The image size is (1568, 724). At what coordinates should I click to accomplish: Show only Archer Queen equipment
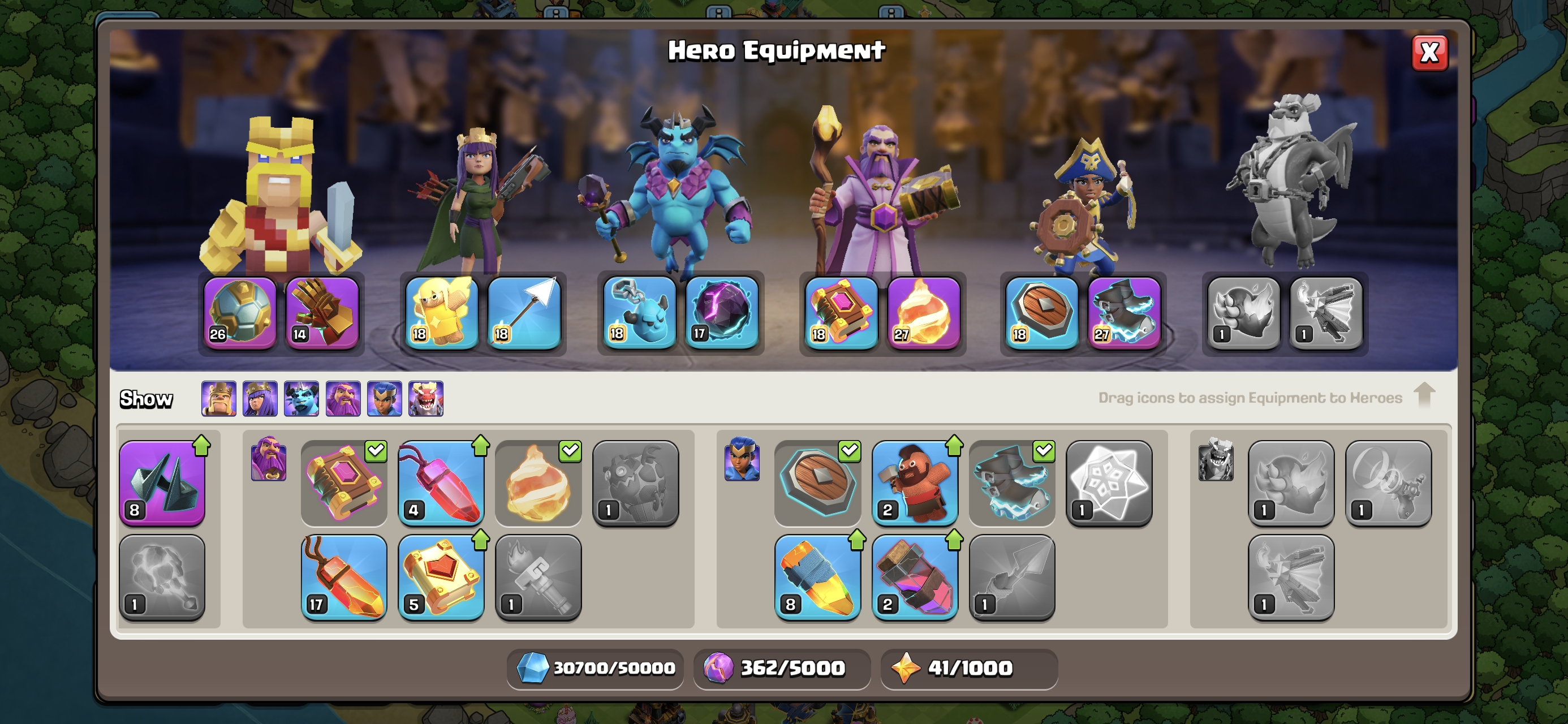[x=260, y=399]
